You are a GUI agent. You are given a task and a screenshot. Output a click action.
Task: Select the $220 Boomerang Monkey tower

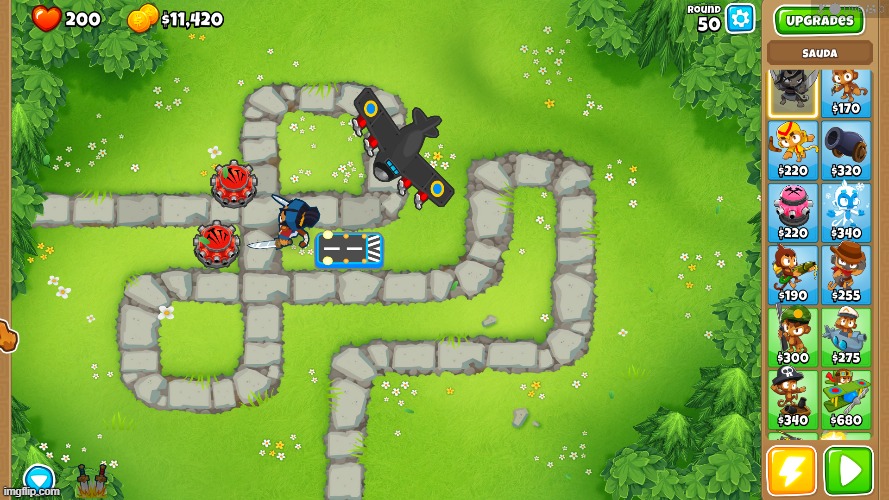[x=792, y=151]
